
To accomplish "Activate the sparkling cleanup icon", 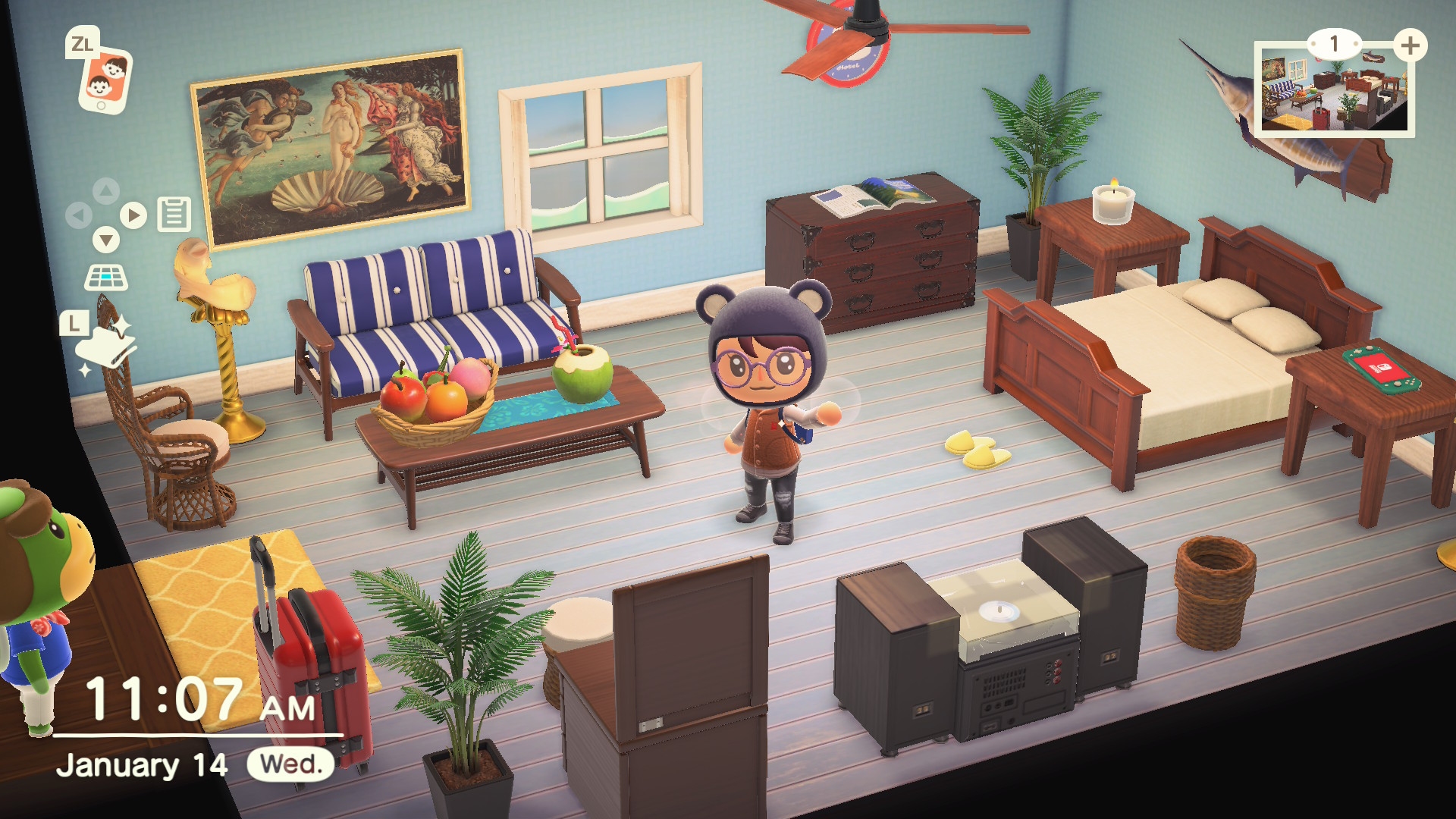I will (x=106, y=346).
